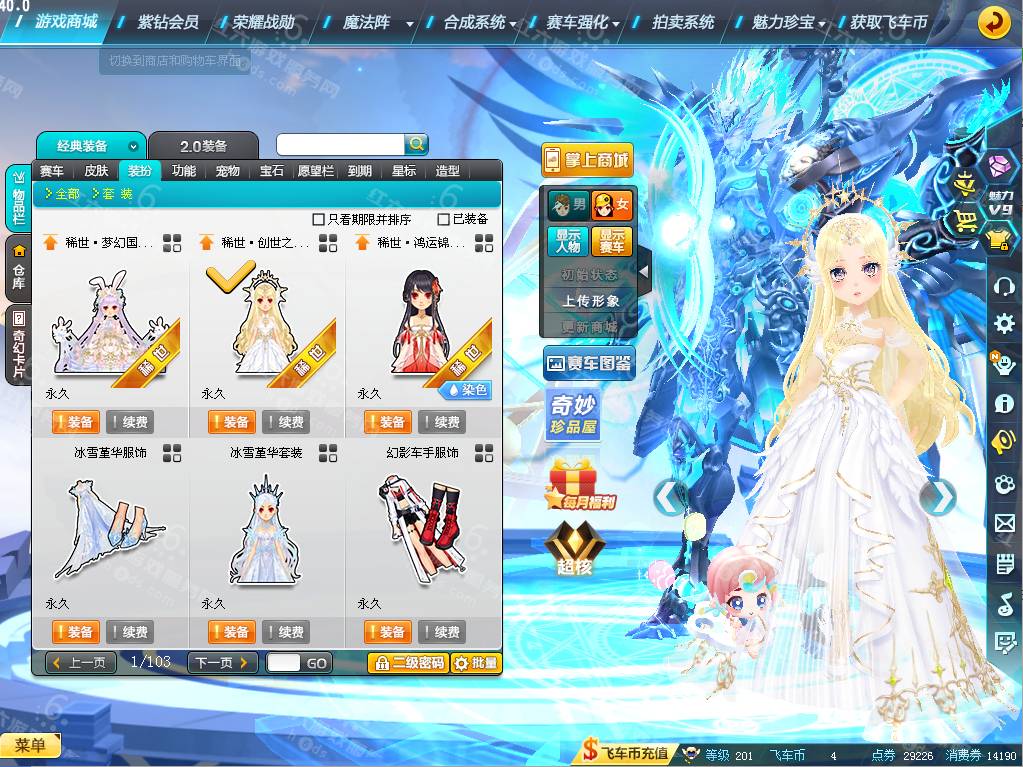Toggle 只看期限并排序 checkbox
The height and width of the screenshot is (767, 1023).
[x=318, y=219]
